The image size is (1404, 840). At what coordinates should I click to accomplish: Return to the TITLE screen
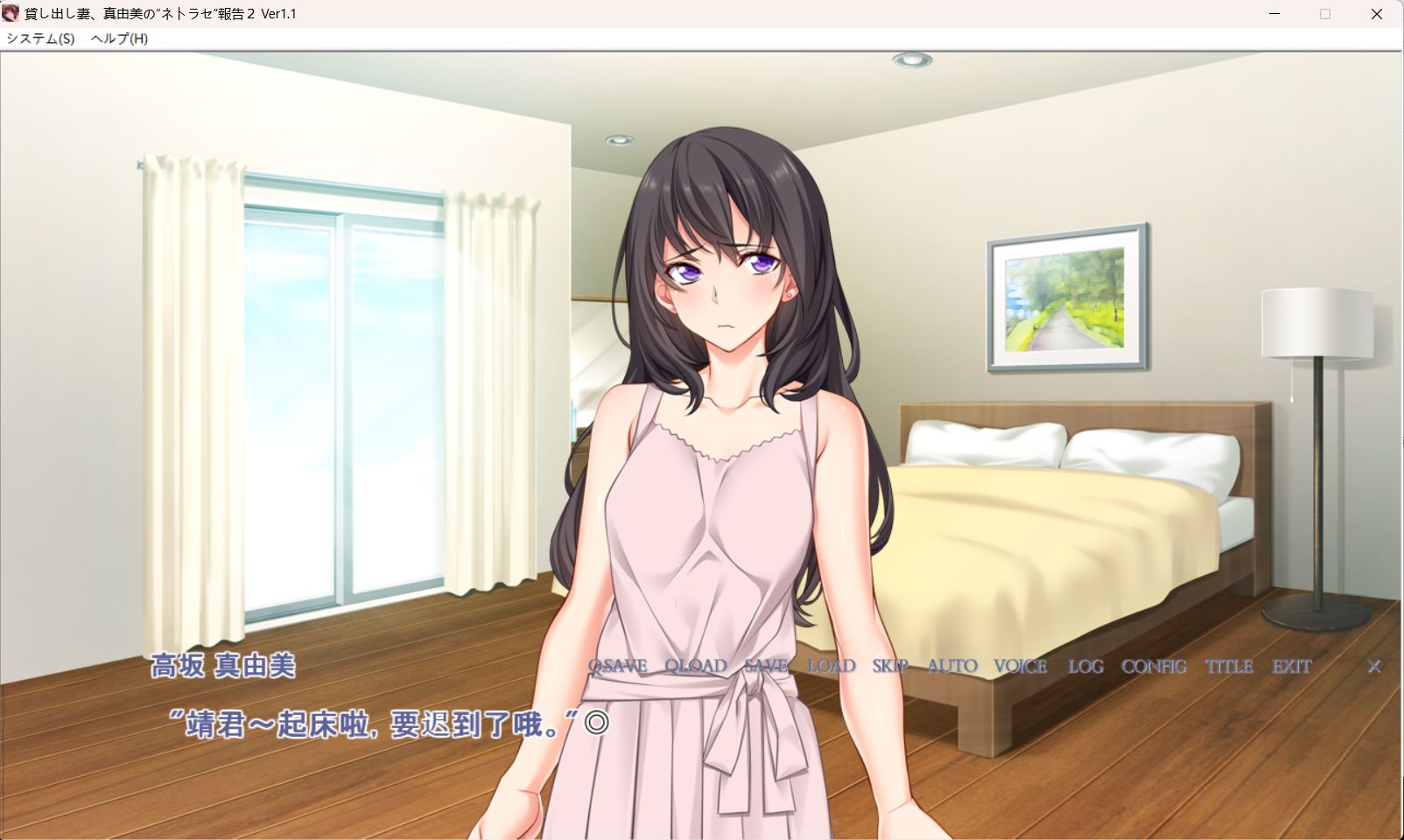coord(1229,667)
